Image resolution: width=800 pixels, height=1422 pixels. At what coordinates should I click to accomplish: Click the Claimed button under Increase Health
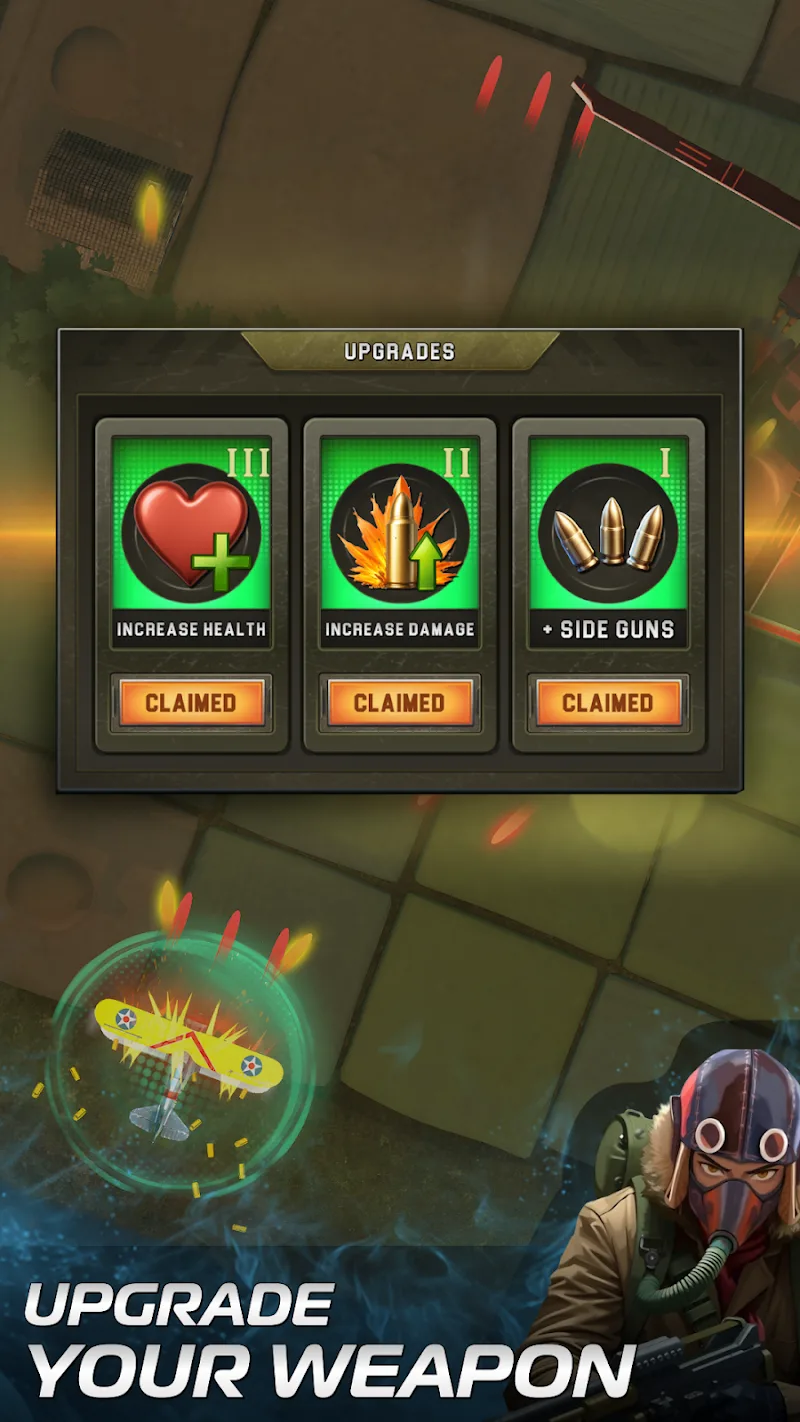[191, 703]
